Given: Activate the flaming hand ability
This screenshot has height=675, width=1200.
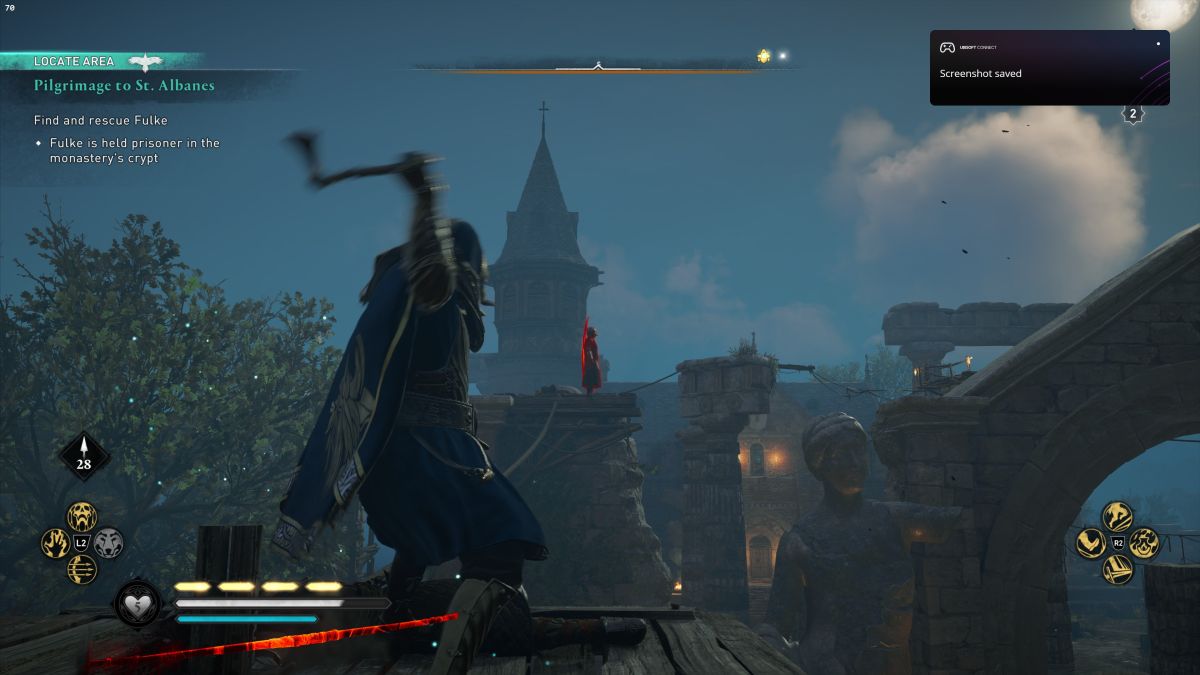Looking at the screenshot, I should [x=56, y=543].
